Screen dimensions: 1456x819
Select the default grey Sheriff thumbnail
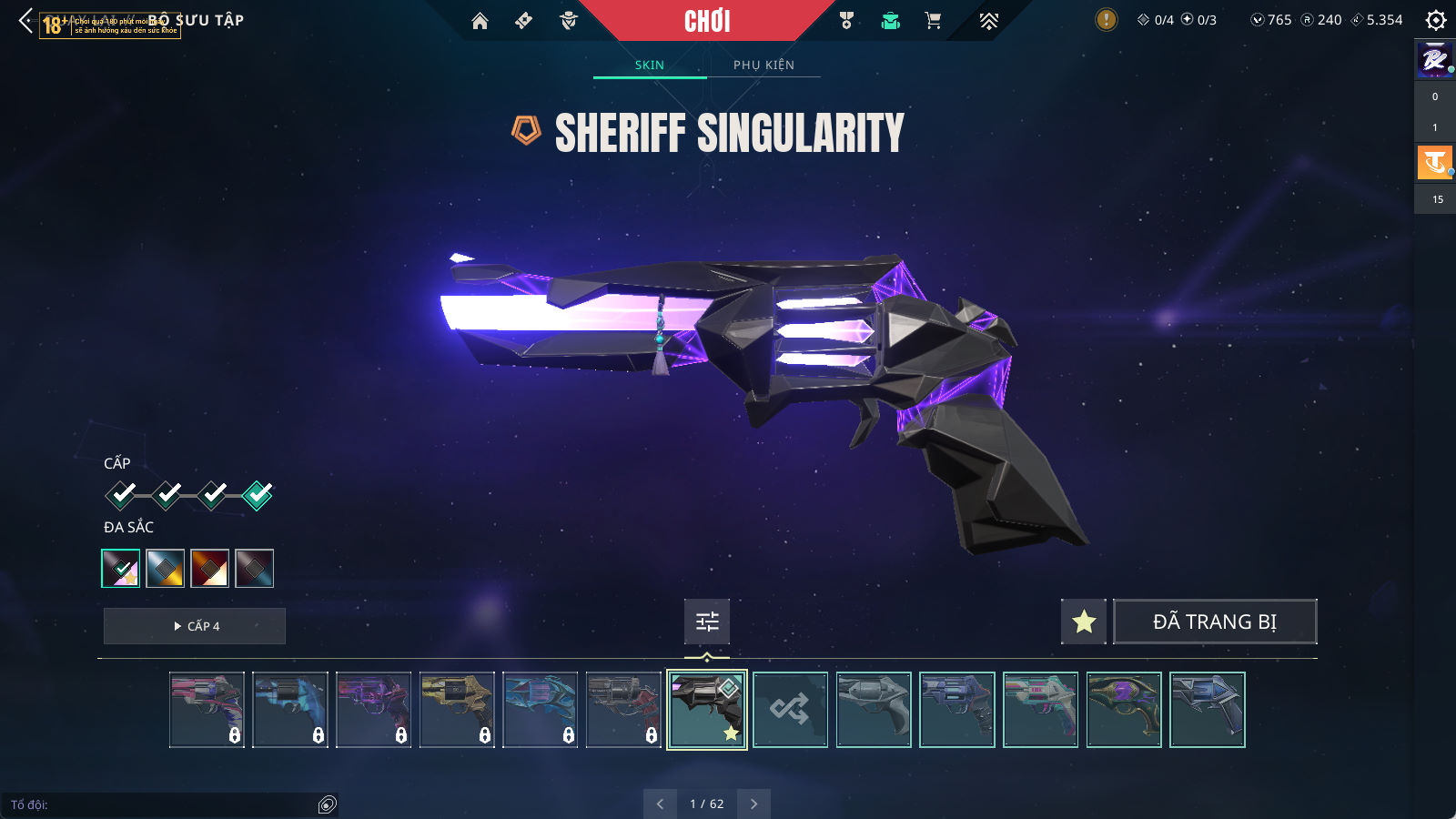(x=874, y=710)
